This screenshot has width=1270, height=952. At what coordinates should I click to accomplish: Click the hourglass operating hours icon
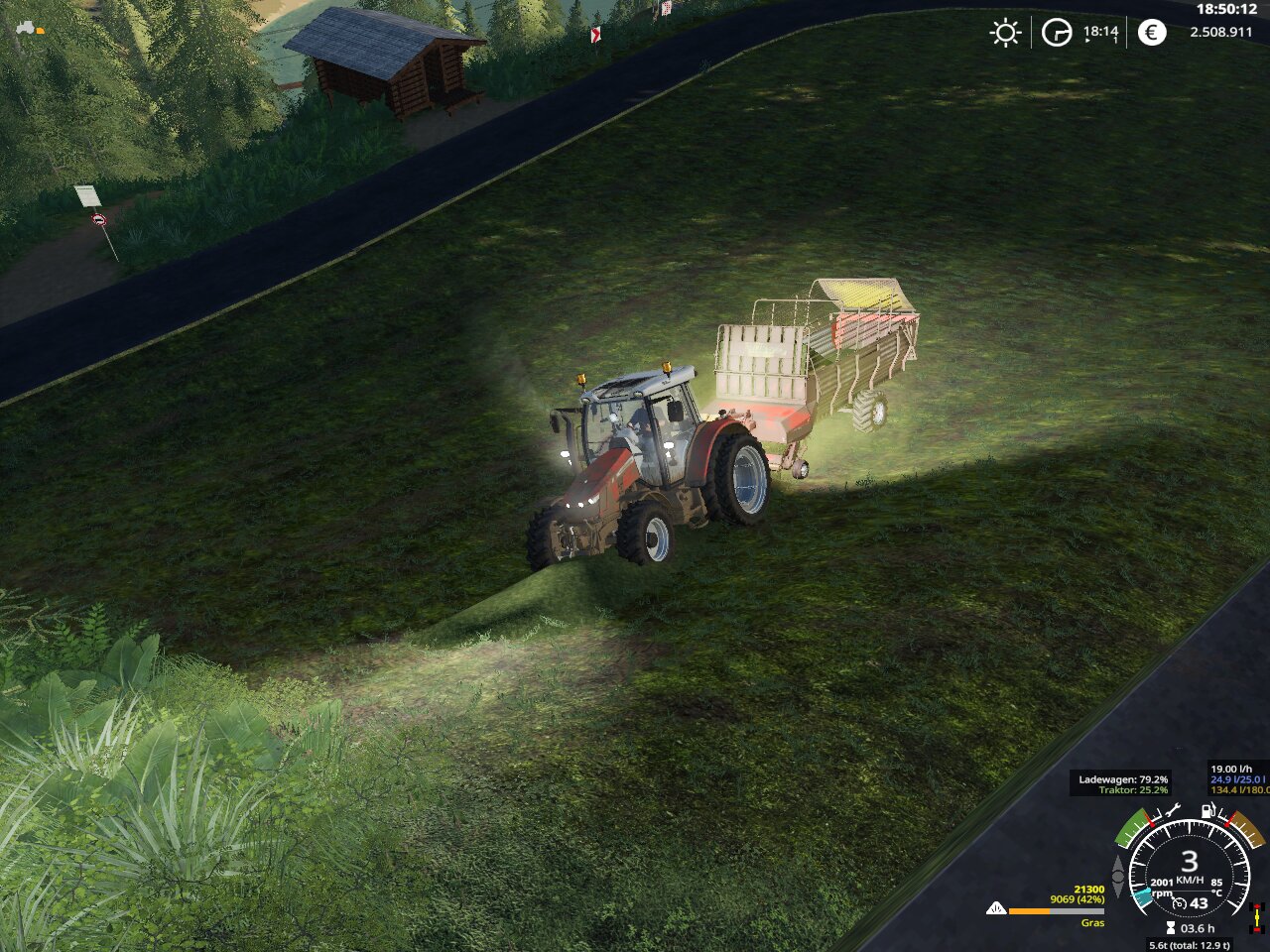point(1171,928)
